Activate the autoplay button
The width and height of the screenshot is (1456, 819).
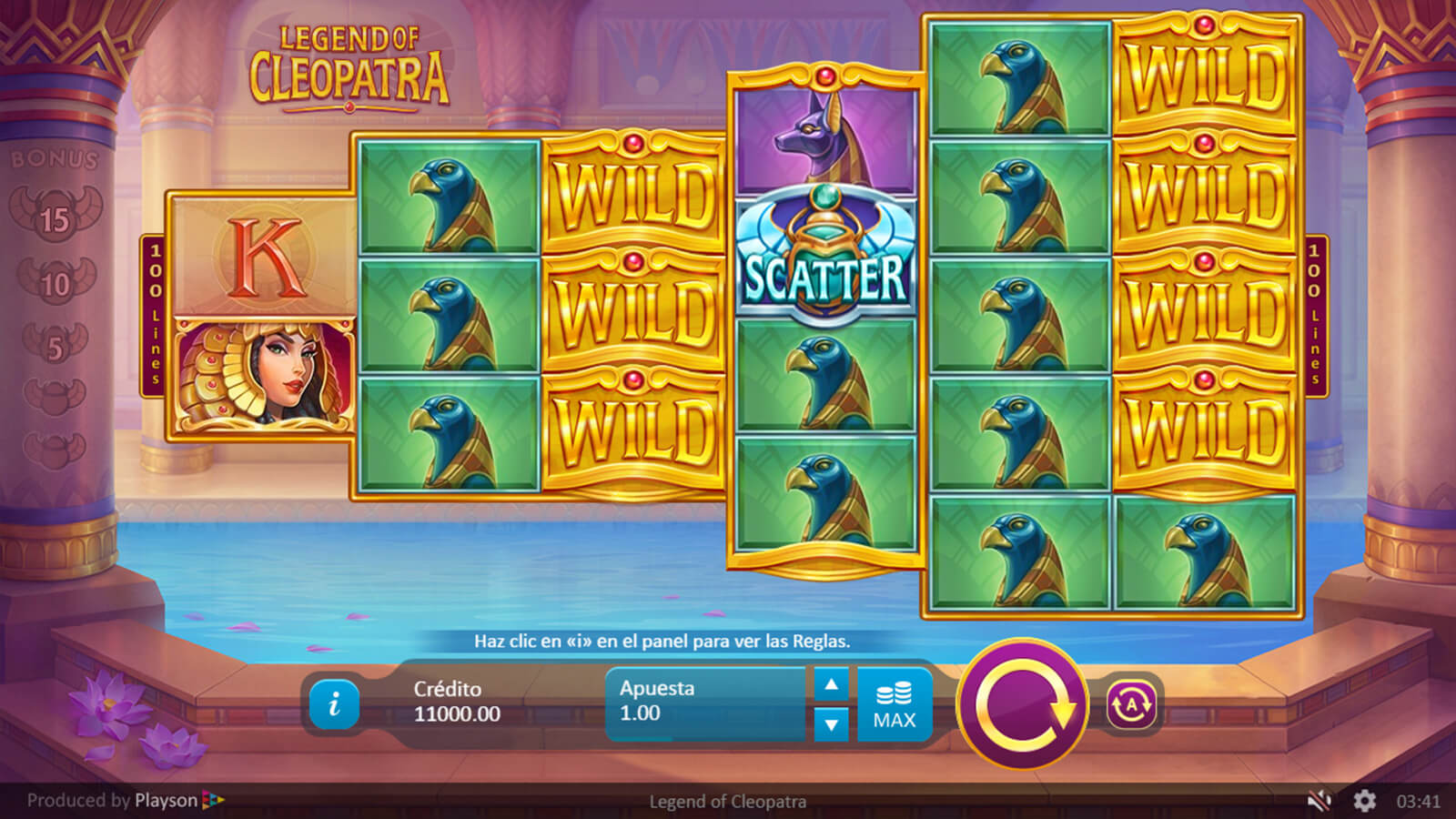[x=1131, y=704]
